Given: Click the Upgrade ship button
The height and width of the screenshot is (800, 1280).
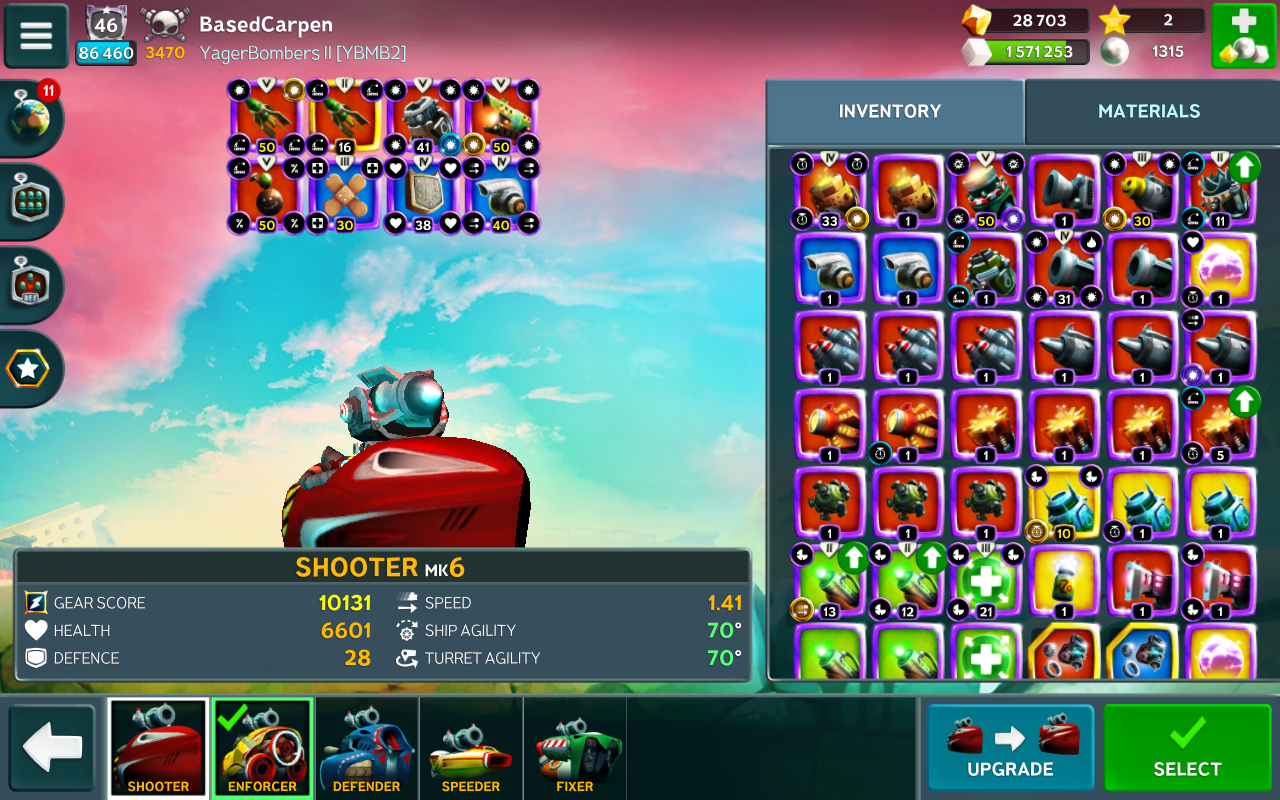Looking at the screenshot, I should (x=1010, y=747).
